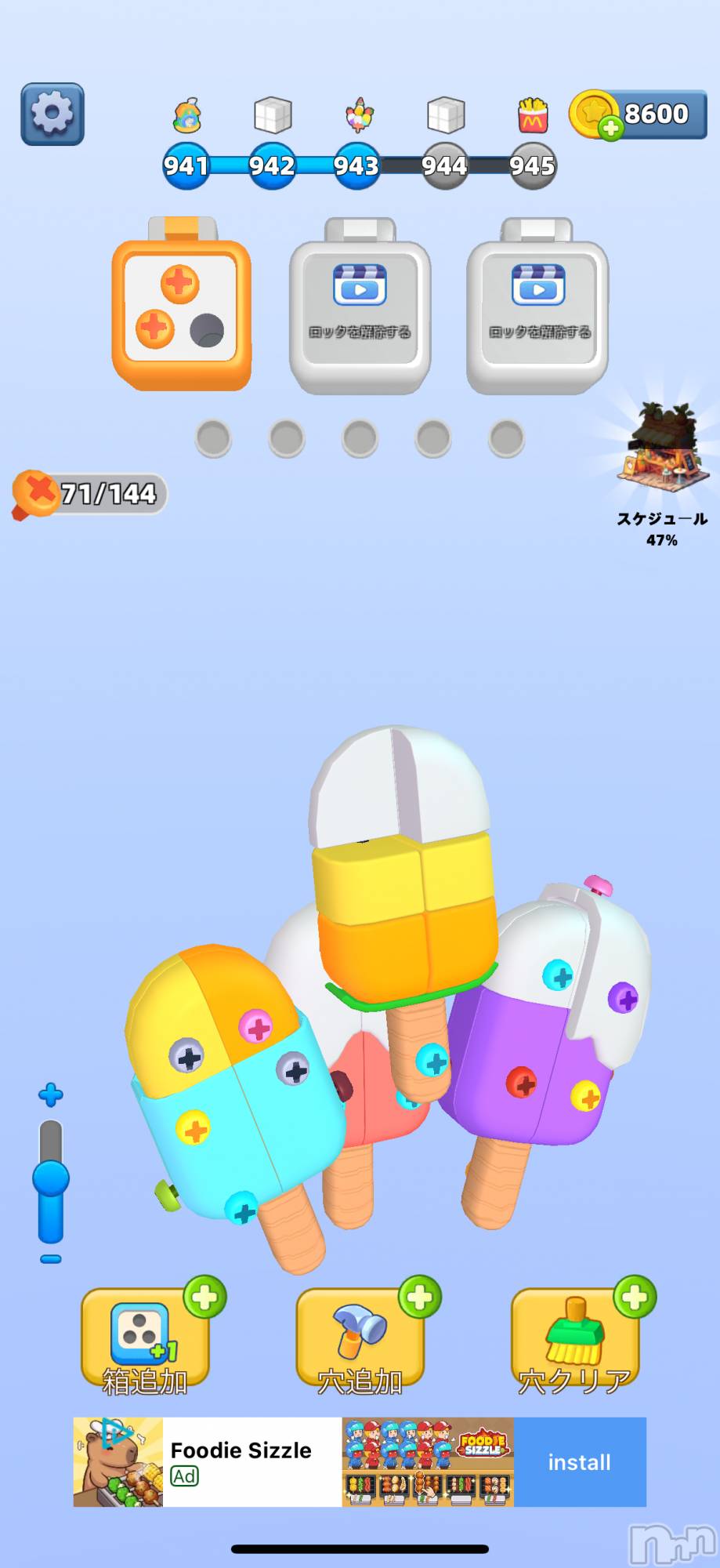Select the red screw on the purple popsicle
Image resolution: width=720 pixels, height=1568 pixels.
[x=521, y=1083]
